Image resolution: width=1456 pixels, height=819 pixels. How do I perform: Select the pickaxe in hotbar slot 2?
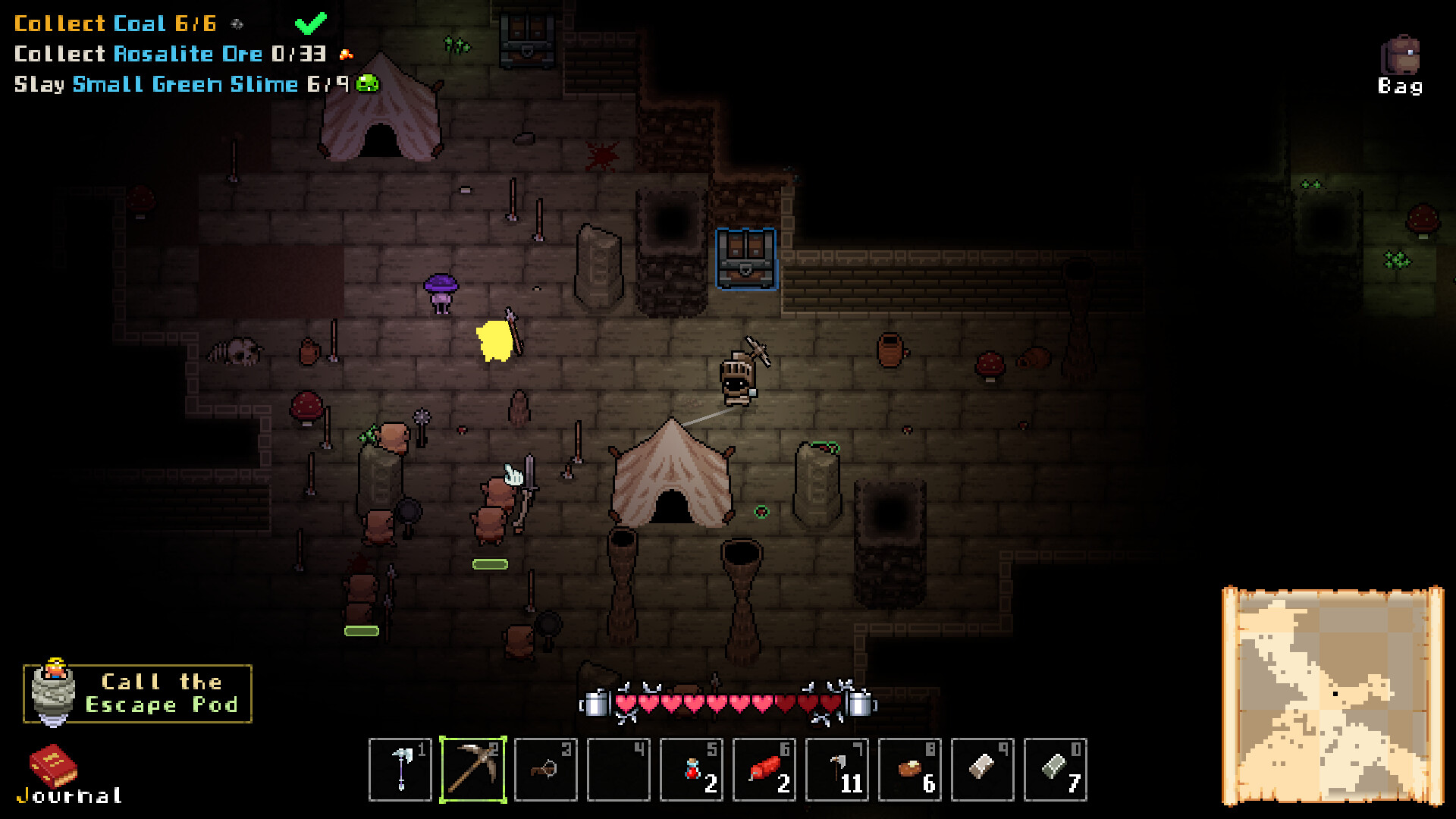pos(474,770)
